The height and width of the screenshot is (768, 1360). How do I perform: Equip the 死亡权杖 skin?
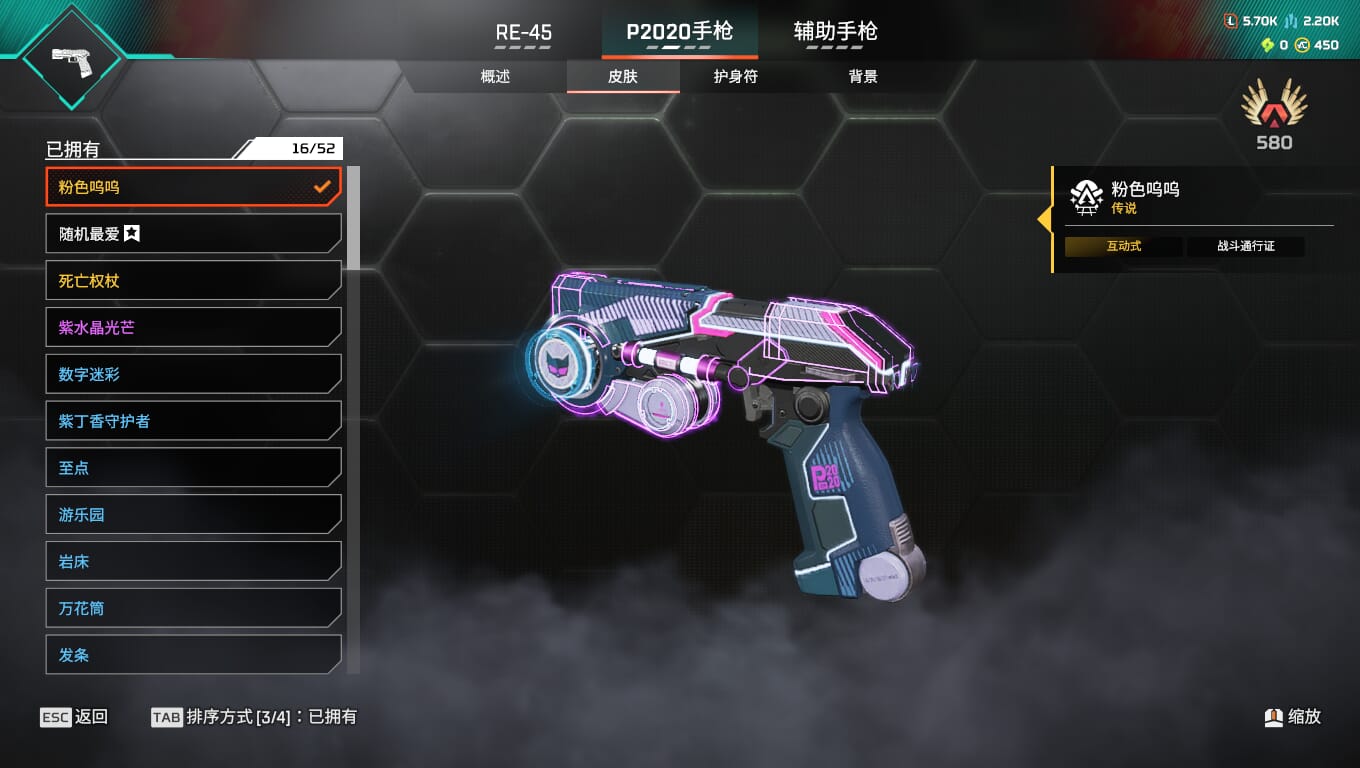(x=194, y=281)
